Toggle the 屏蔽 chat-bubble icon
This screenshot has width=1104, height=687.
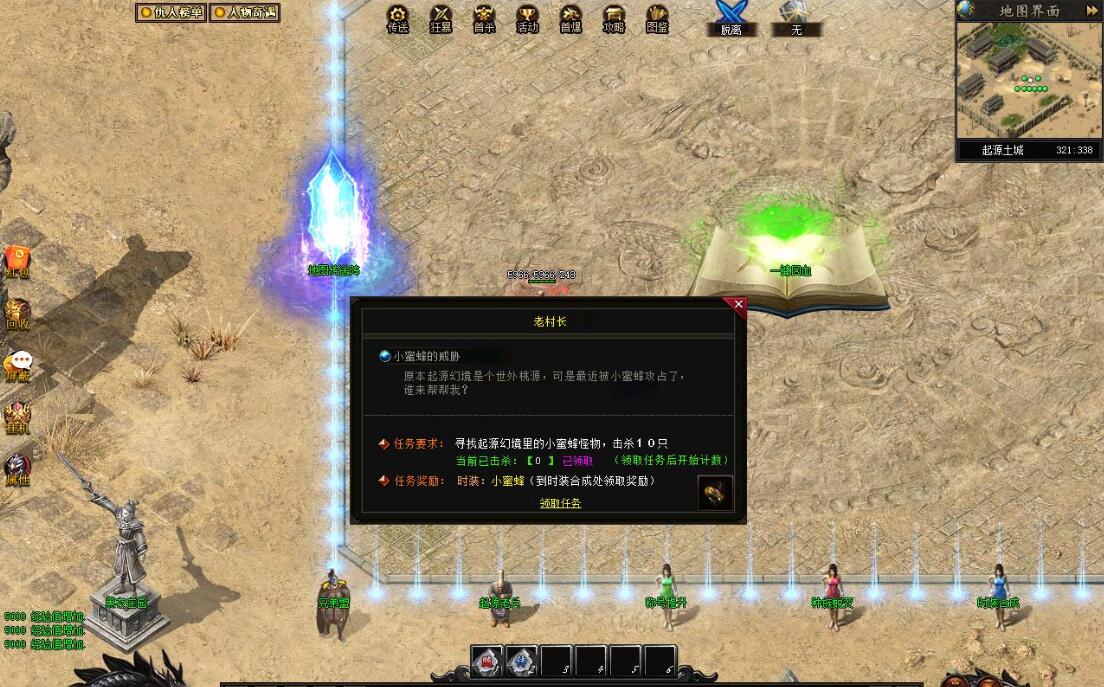point(18,365)
